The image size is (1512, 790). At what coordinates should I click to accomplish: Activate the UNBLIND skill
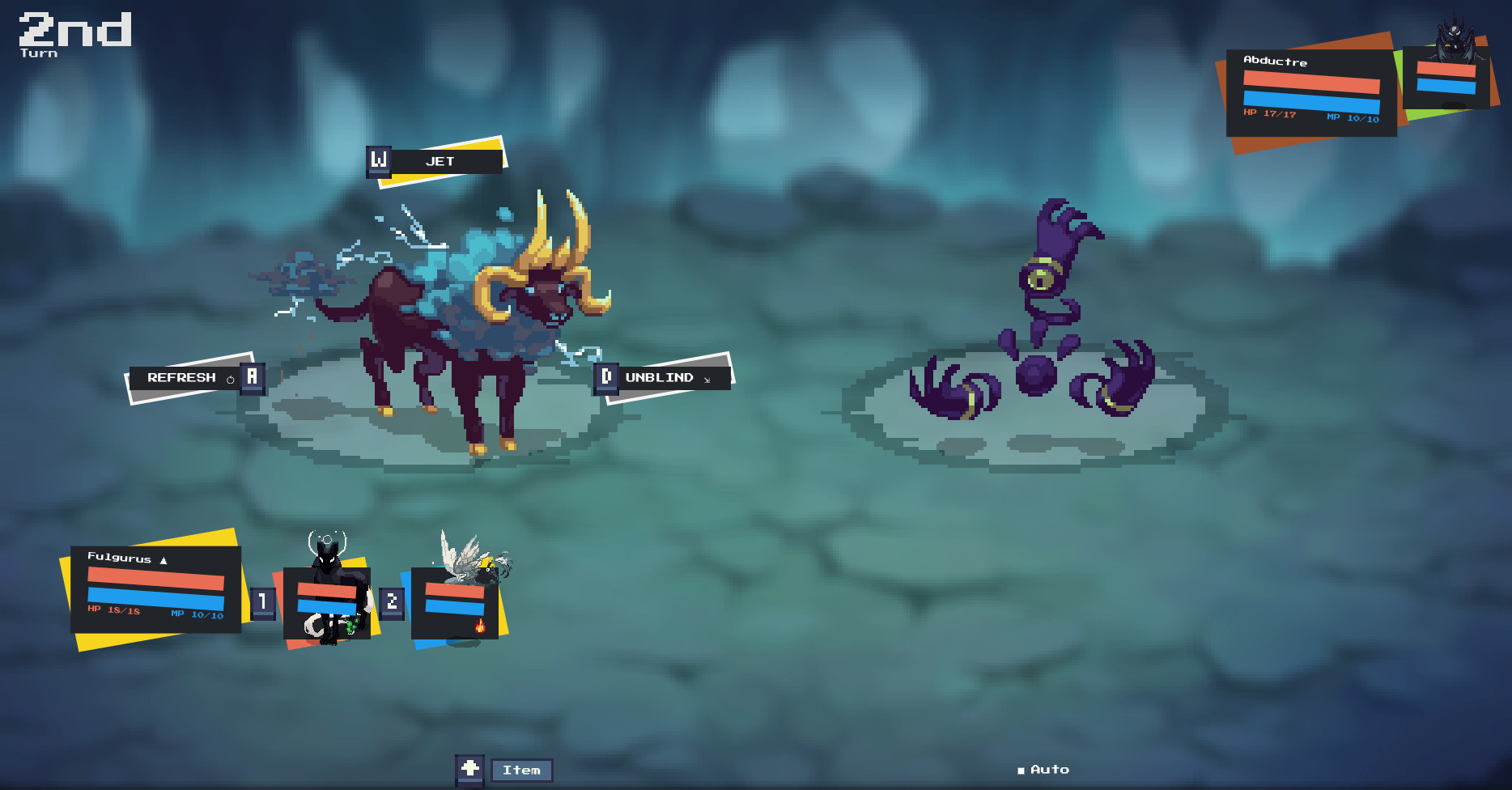[660, 377]
